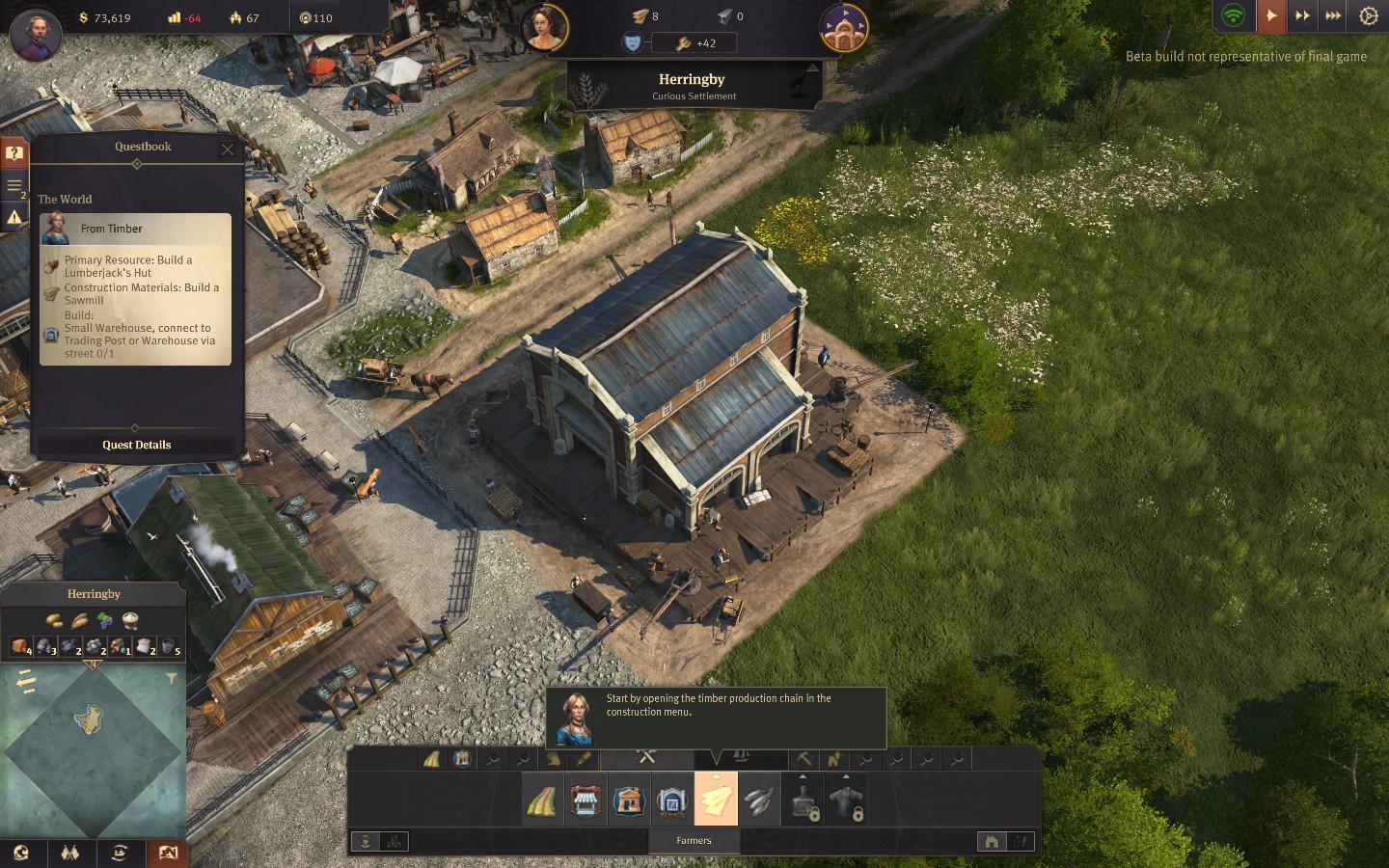Select the farmer residence building
1389x868 pixels.
point(628,800)
